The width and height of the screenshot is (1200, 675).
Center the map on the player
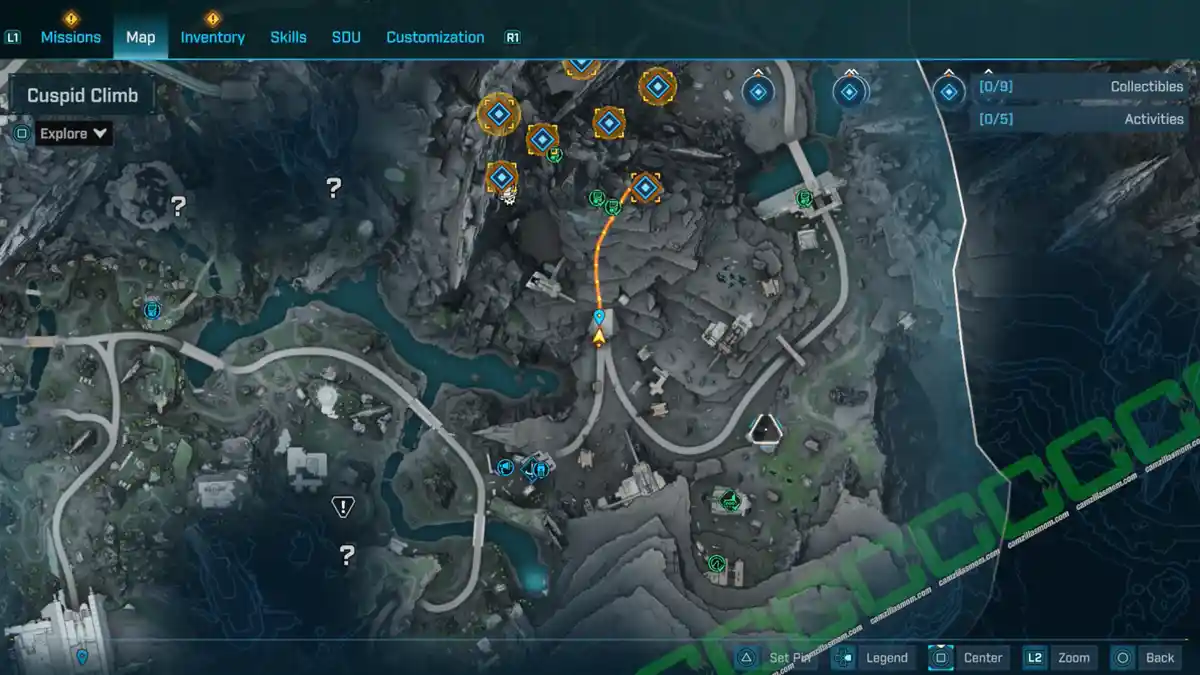pos(968,657)
